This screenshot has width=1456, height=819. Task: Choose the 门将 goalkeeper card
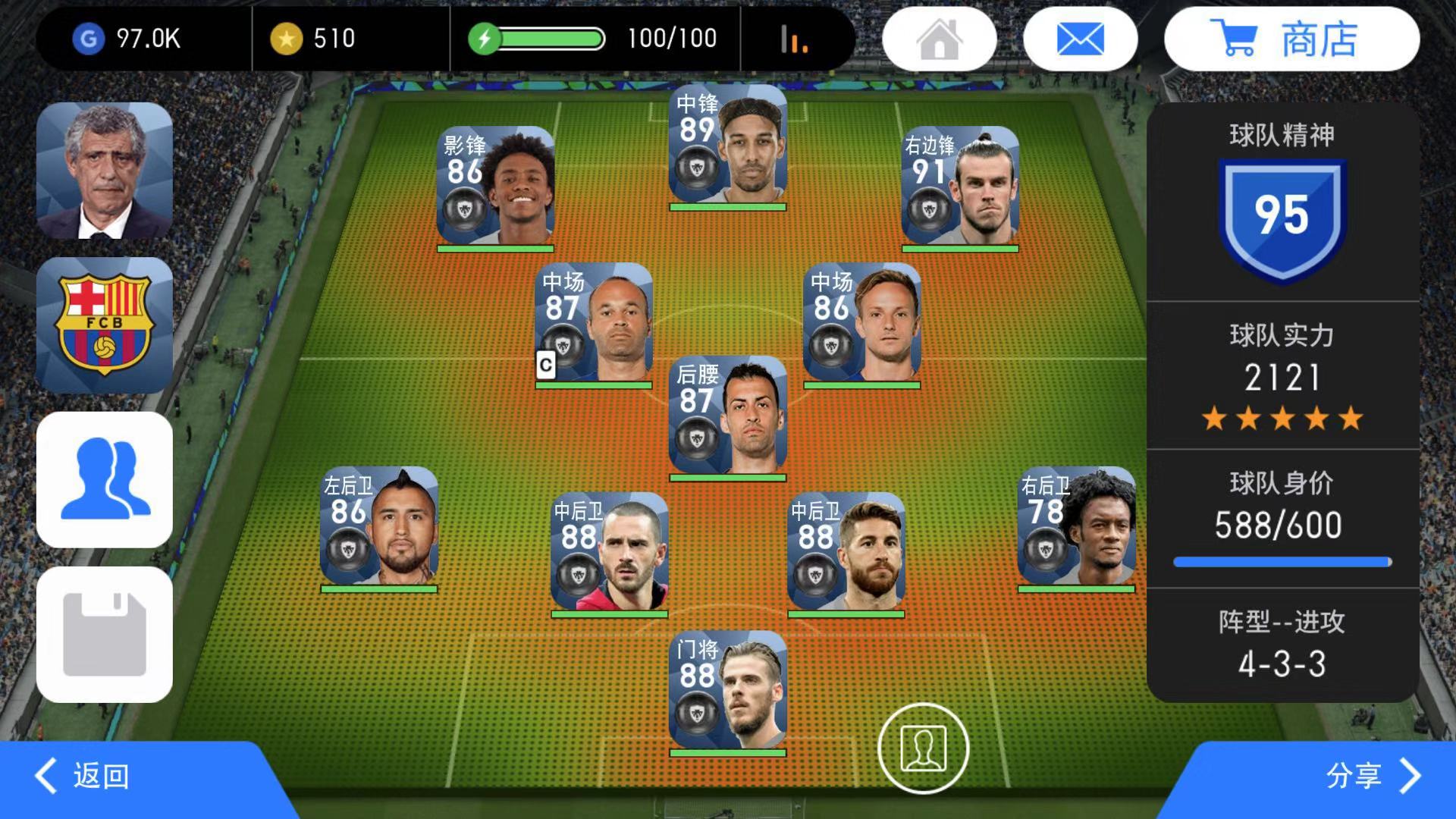point(728,692)
